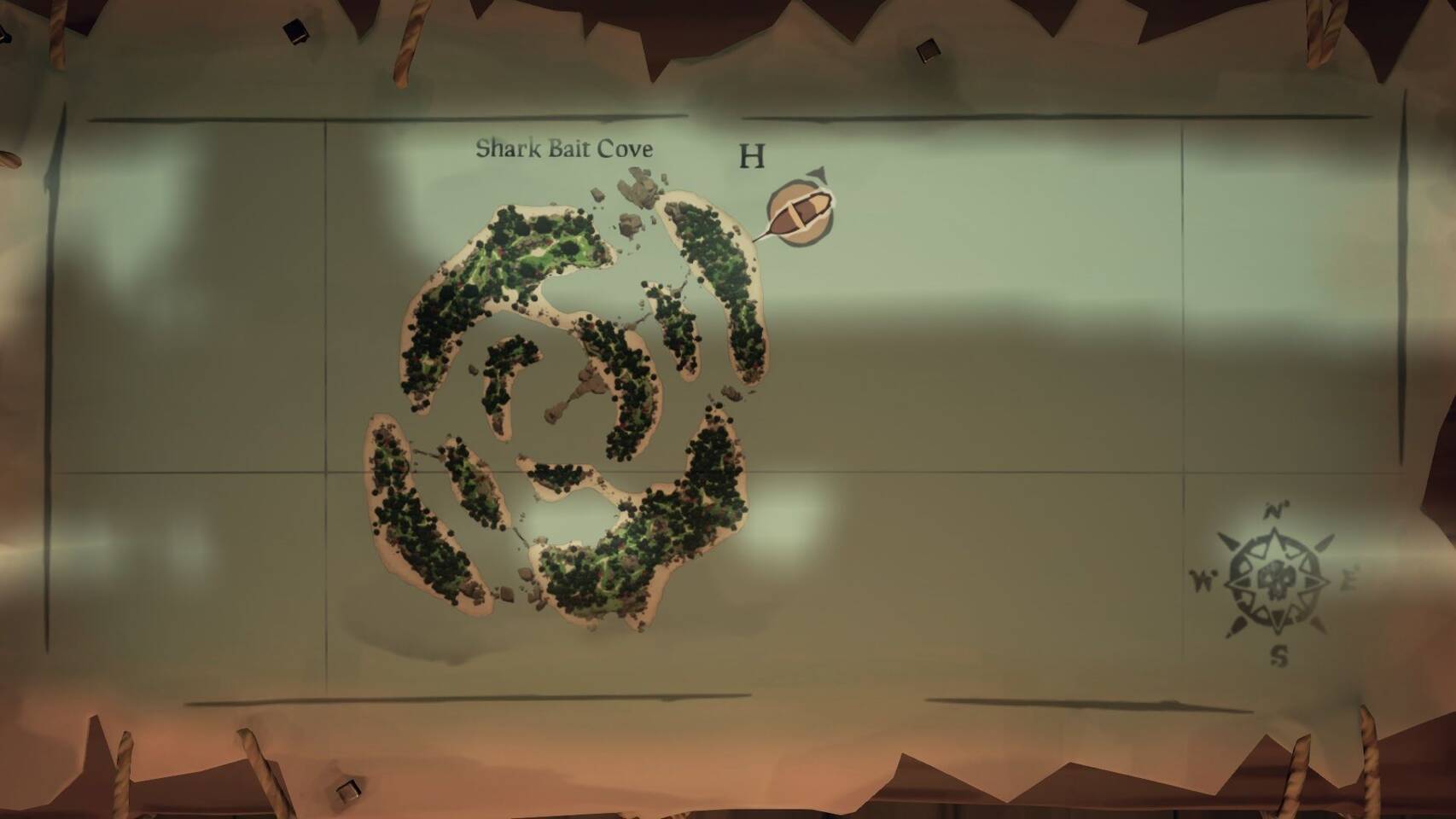Click the 'W' on the compass rose
1456x819 pixels.
1203,578
